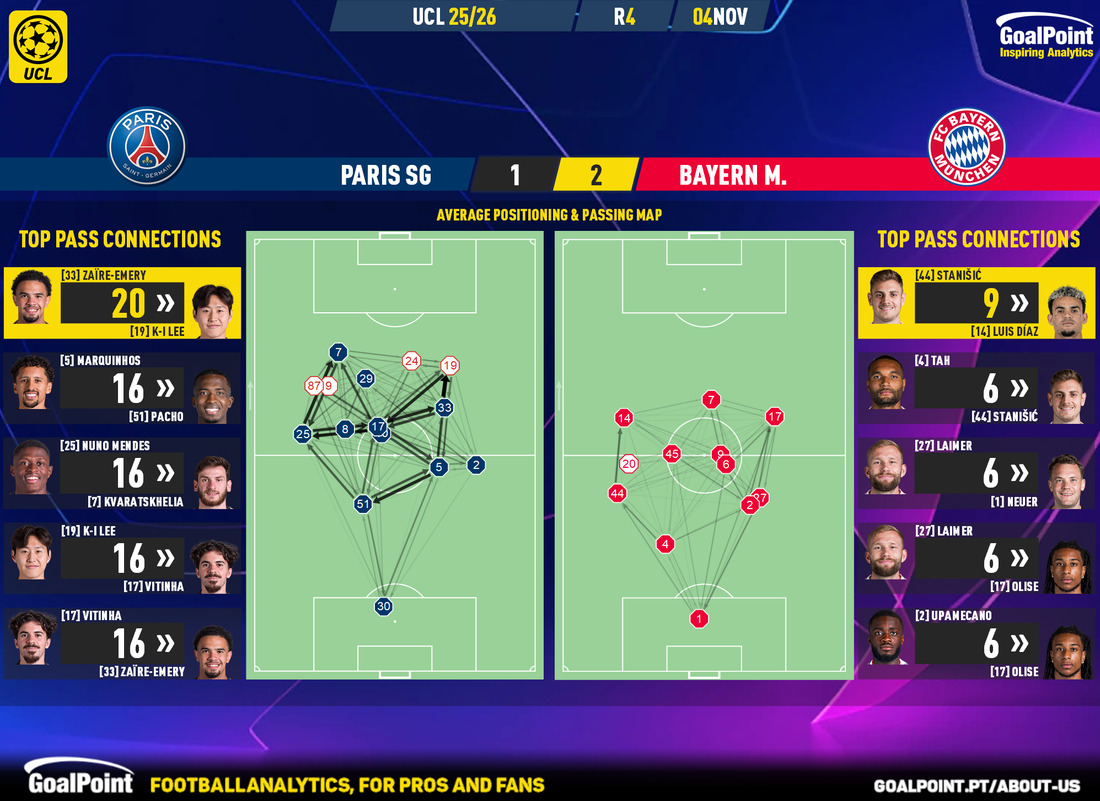
Task: Select the Tah to Stanišić pass connection
Action: tap(976, 388)
